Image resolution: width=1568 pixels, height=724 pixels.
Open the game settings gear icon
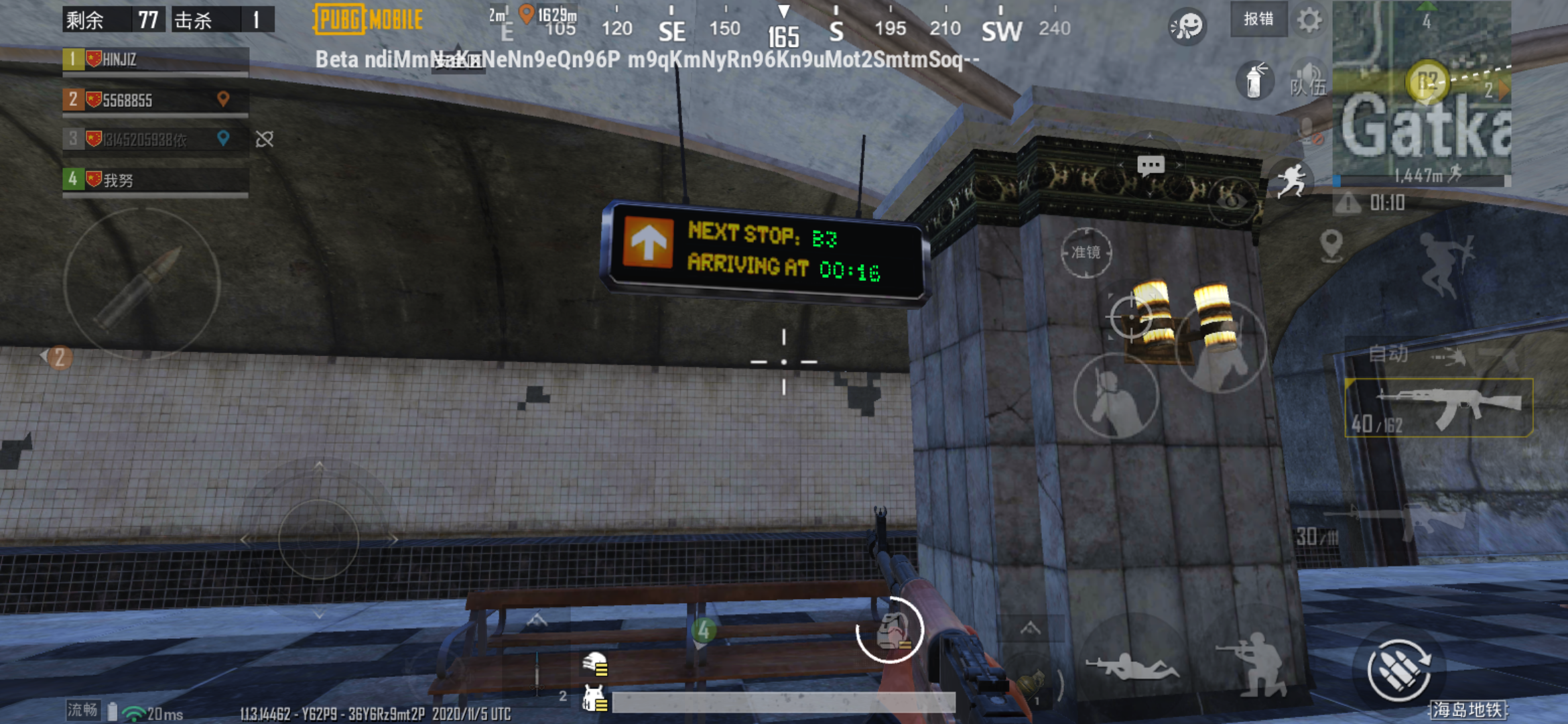click(x=1309, y=20)
